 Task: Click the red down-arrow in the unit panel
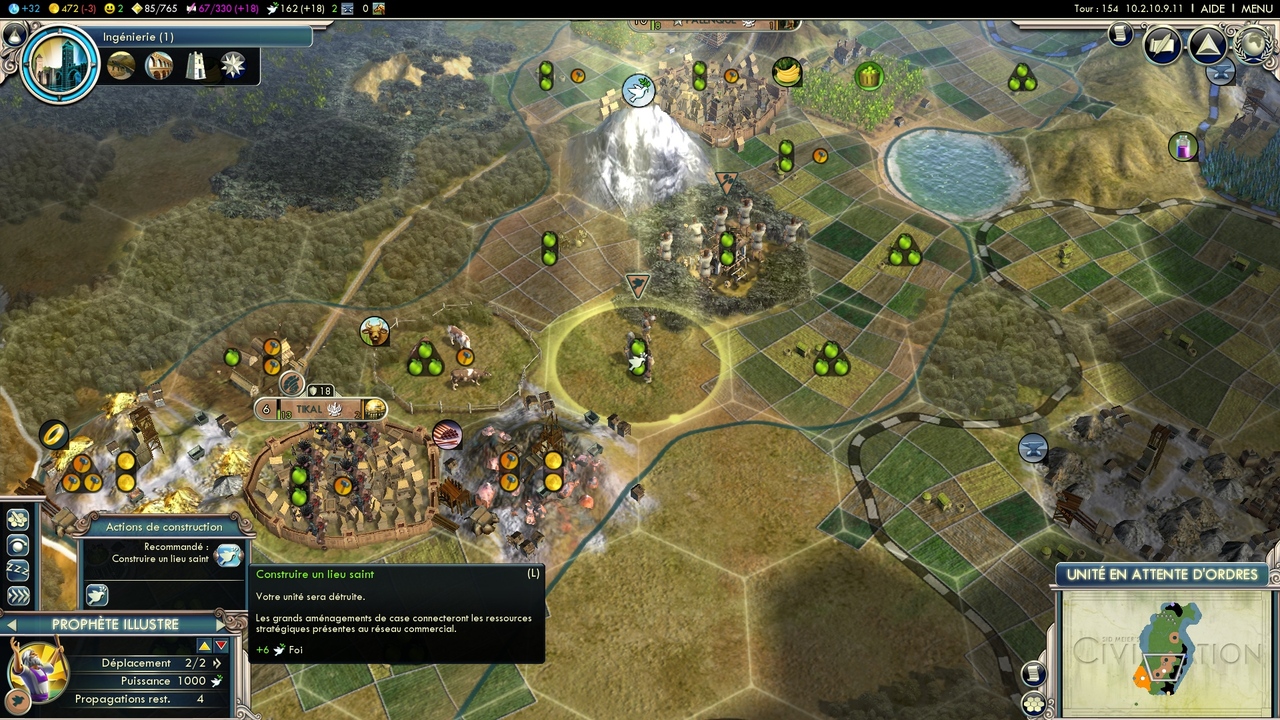pyautogui.click(x=222, y=646)
